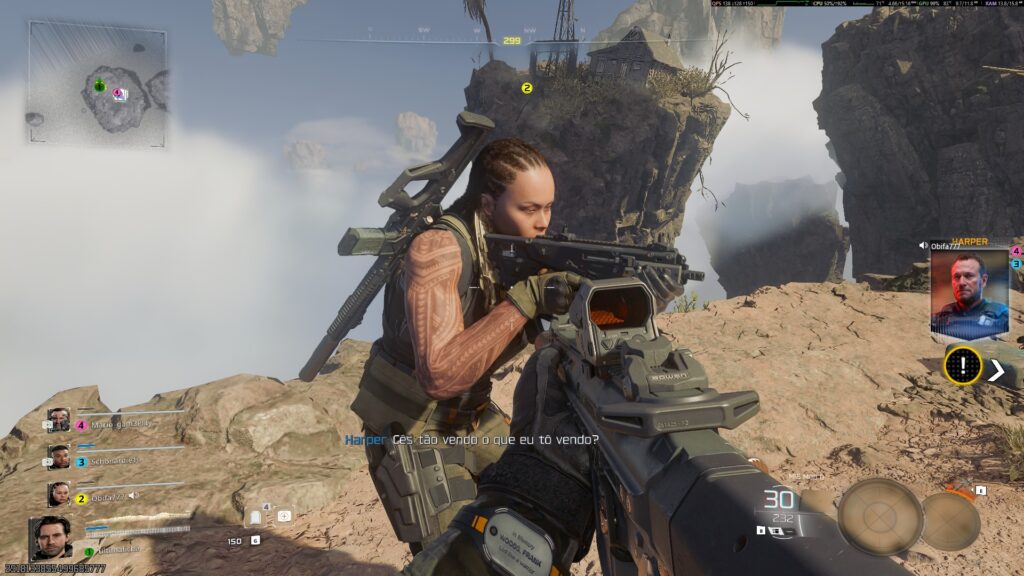
Task: Click the white arrow beside the alert
Action: (996, 370)
